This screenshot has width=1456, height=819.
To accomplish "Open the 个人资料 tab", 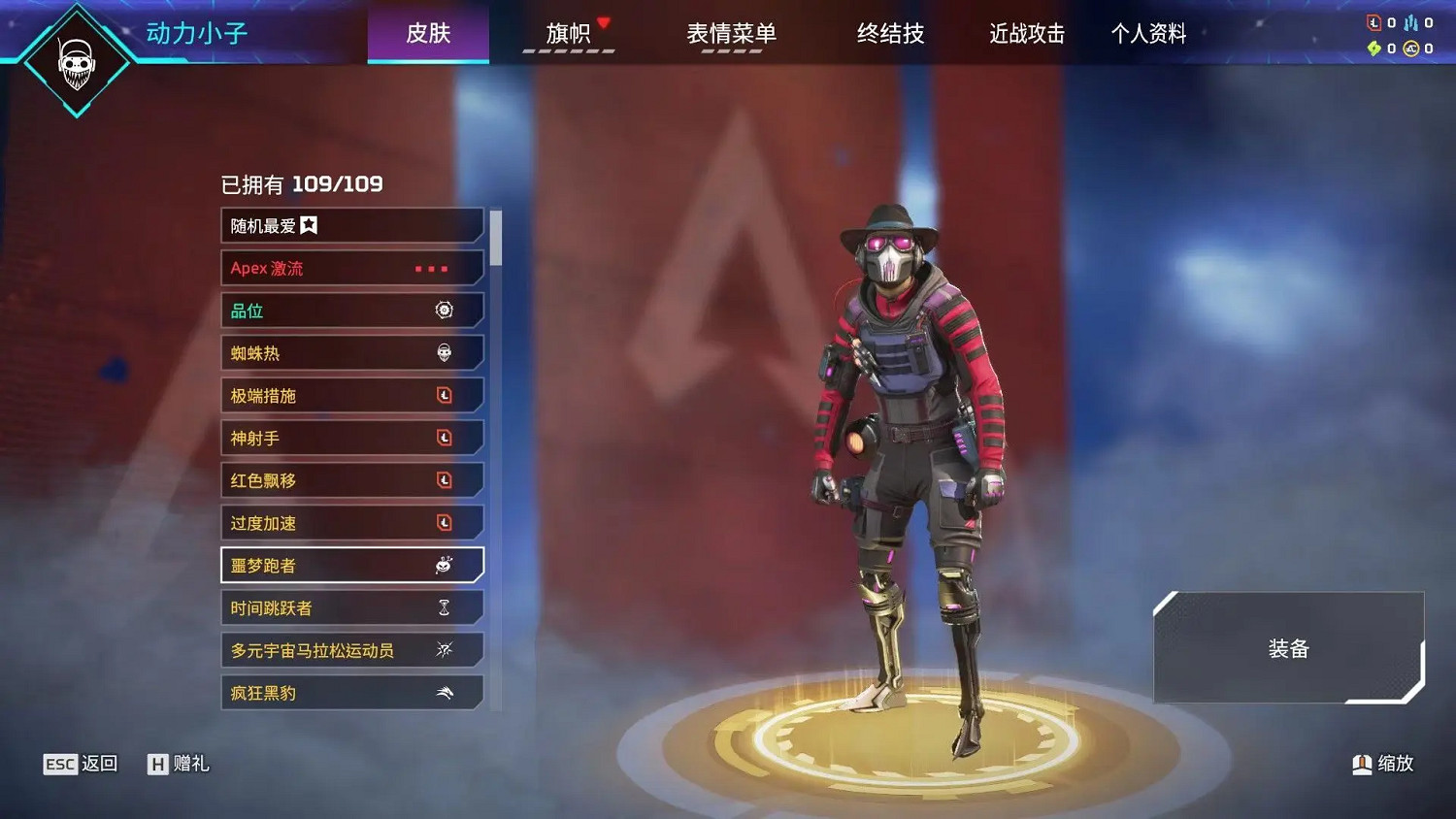I will click(x=1148, y=33).
